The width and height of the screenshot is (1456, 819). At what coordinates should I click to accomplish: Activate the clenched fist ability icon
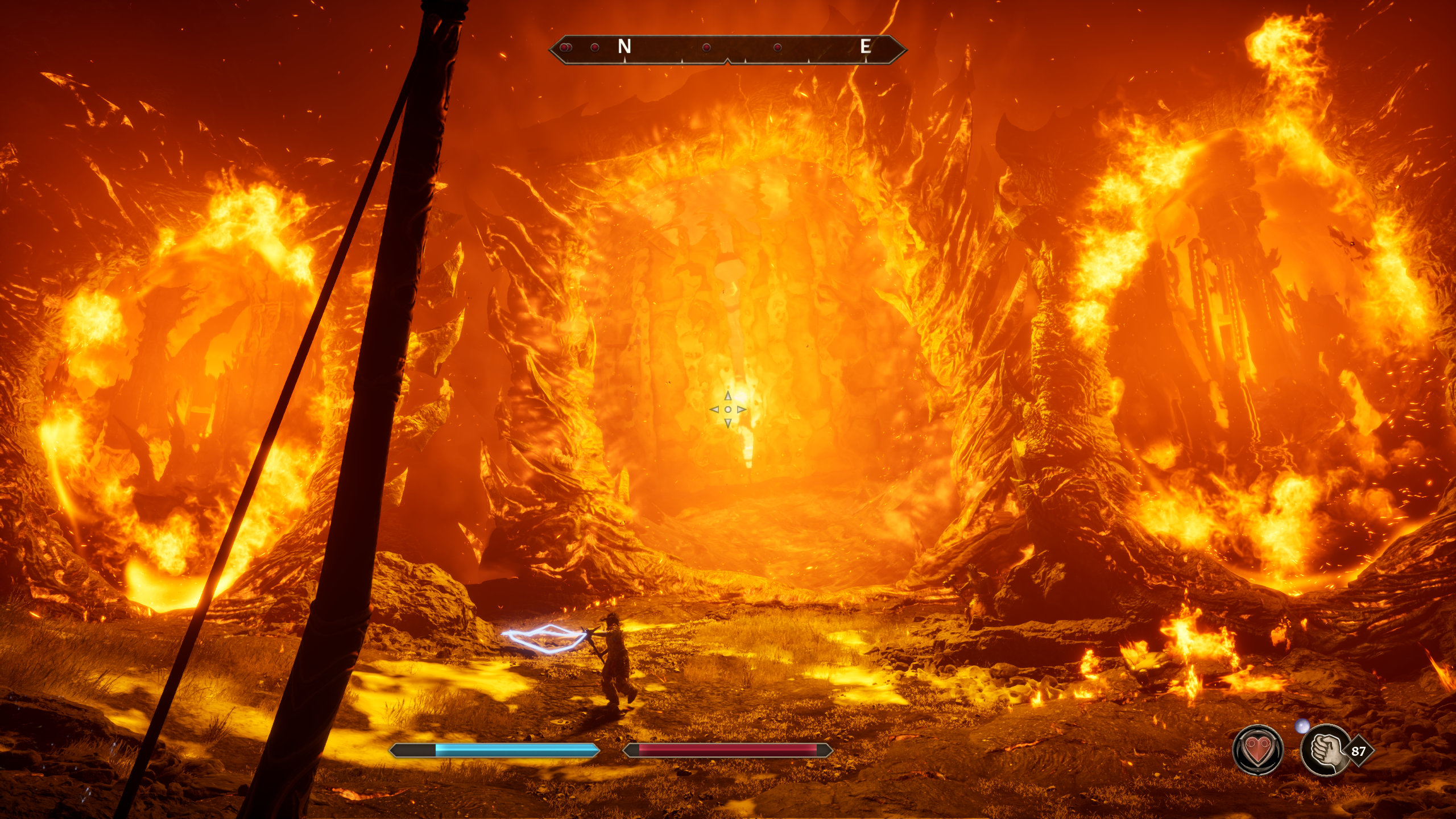click(x=1326, y=750)
